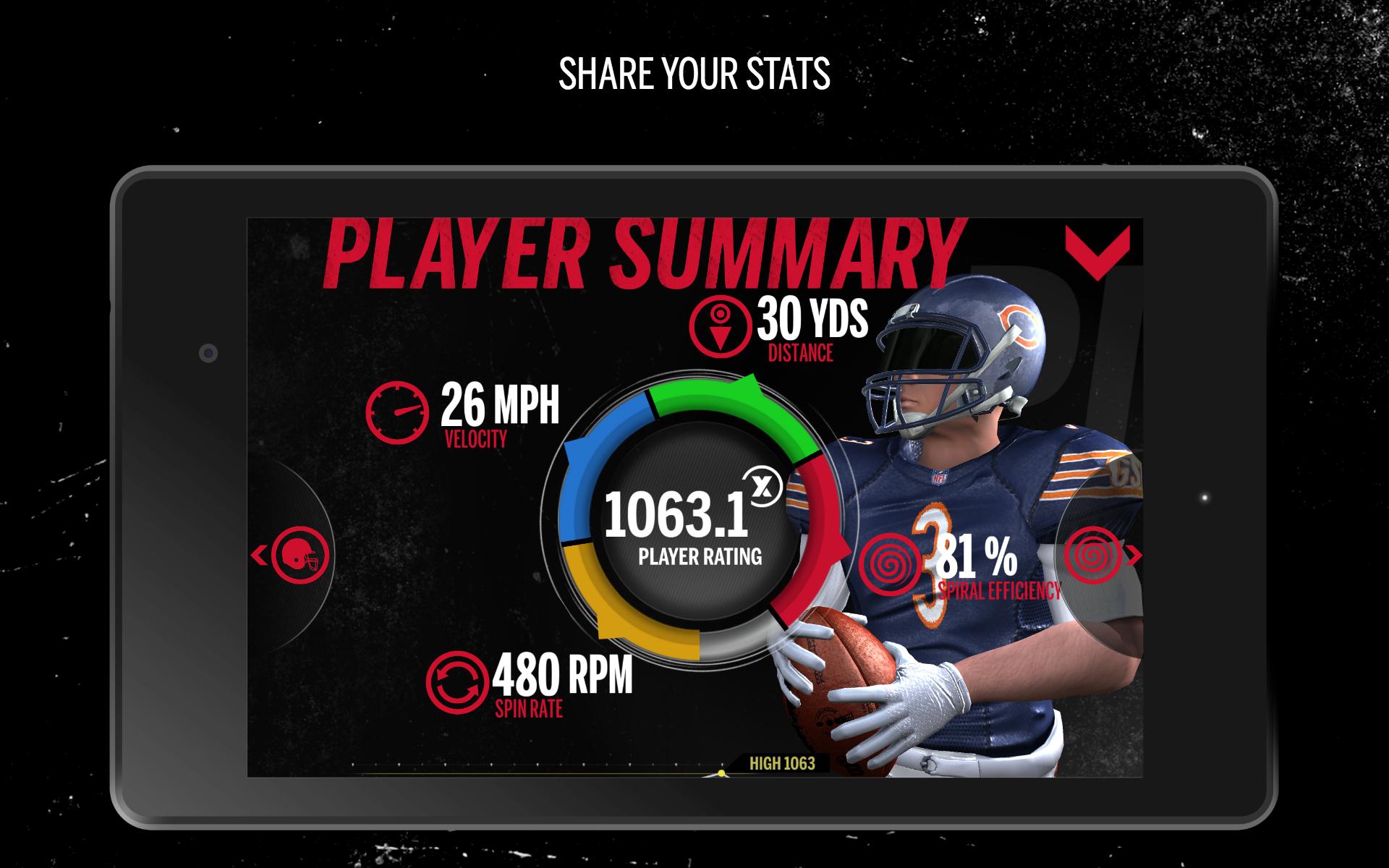Tap the 480 RPM spin rate icon
Image resolution: width=1389 pixels, height=868 pixels.
point(454,681)
